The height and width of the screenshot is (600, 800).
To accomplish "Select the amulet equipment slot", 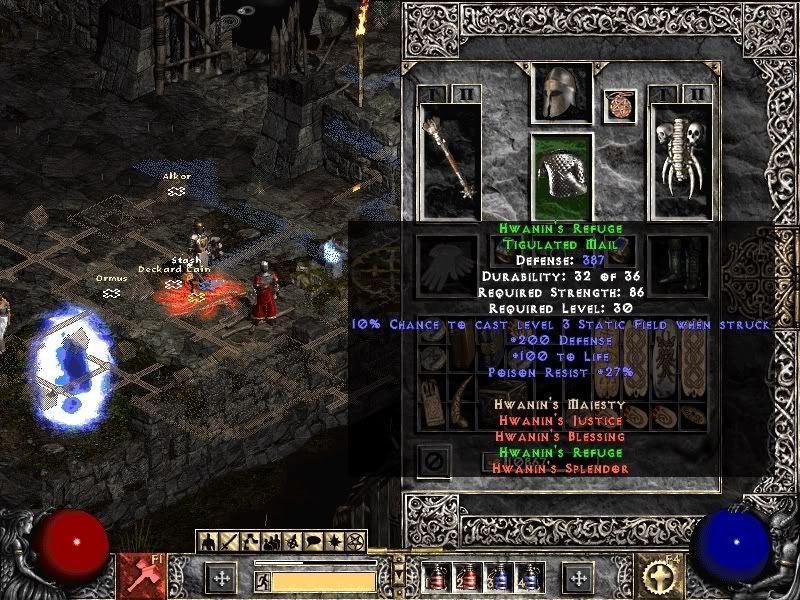I will pyautogui.click(x=619, y=106).
